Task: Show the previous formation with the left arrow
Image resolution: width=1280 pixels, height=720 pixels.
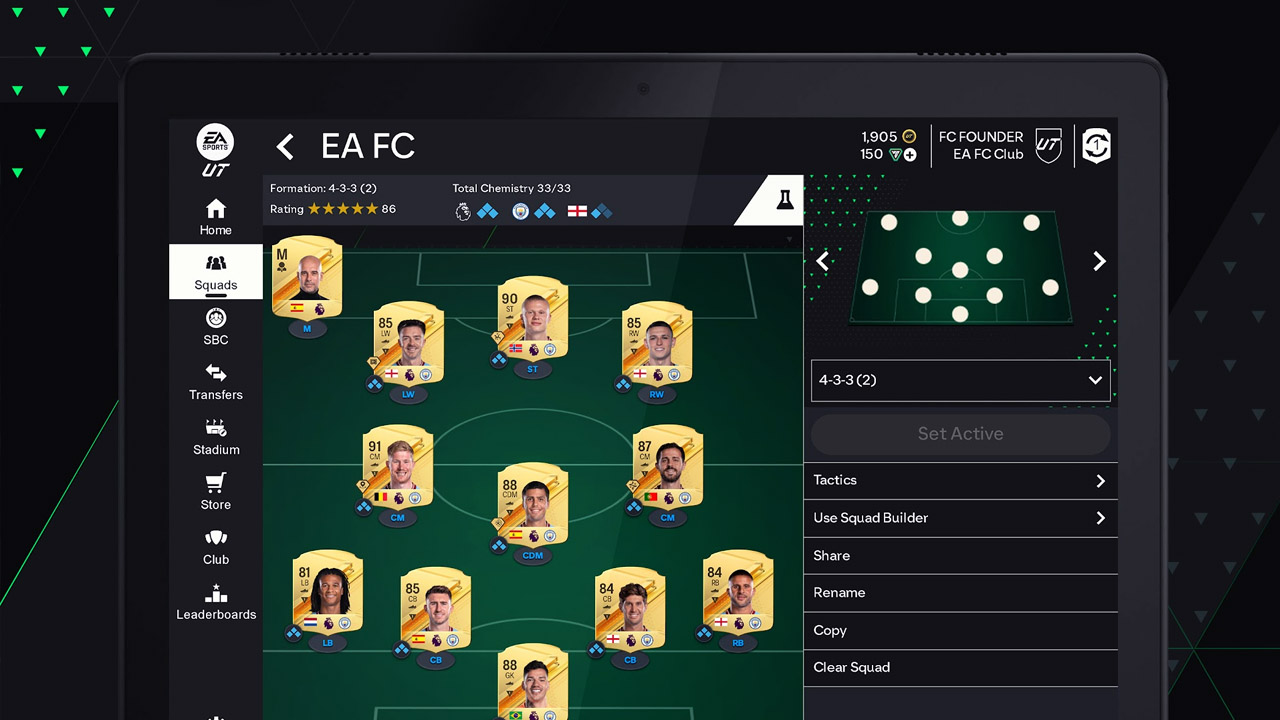Action: (x=823, y=262)
